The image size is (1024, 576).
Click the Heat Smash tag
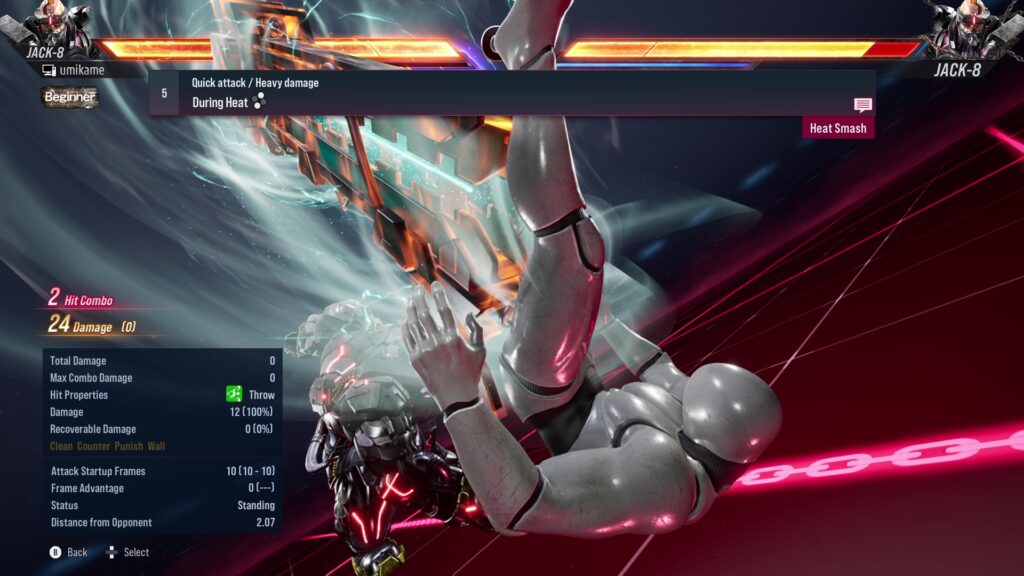(x=838, y=128)
